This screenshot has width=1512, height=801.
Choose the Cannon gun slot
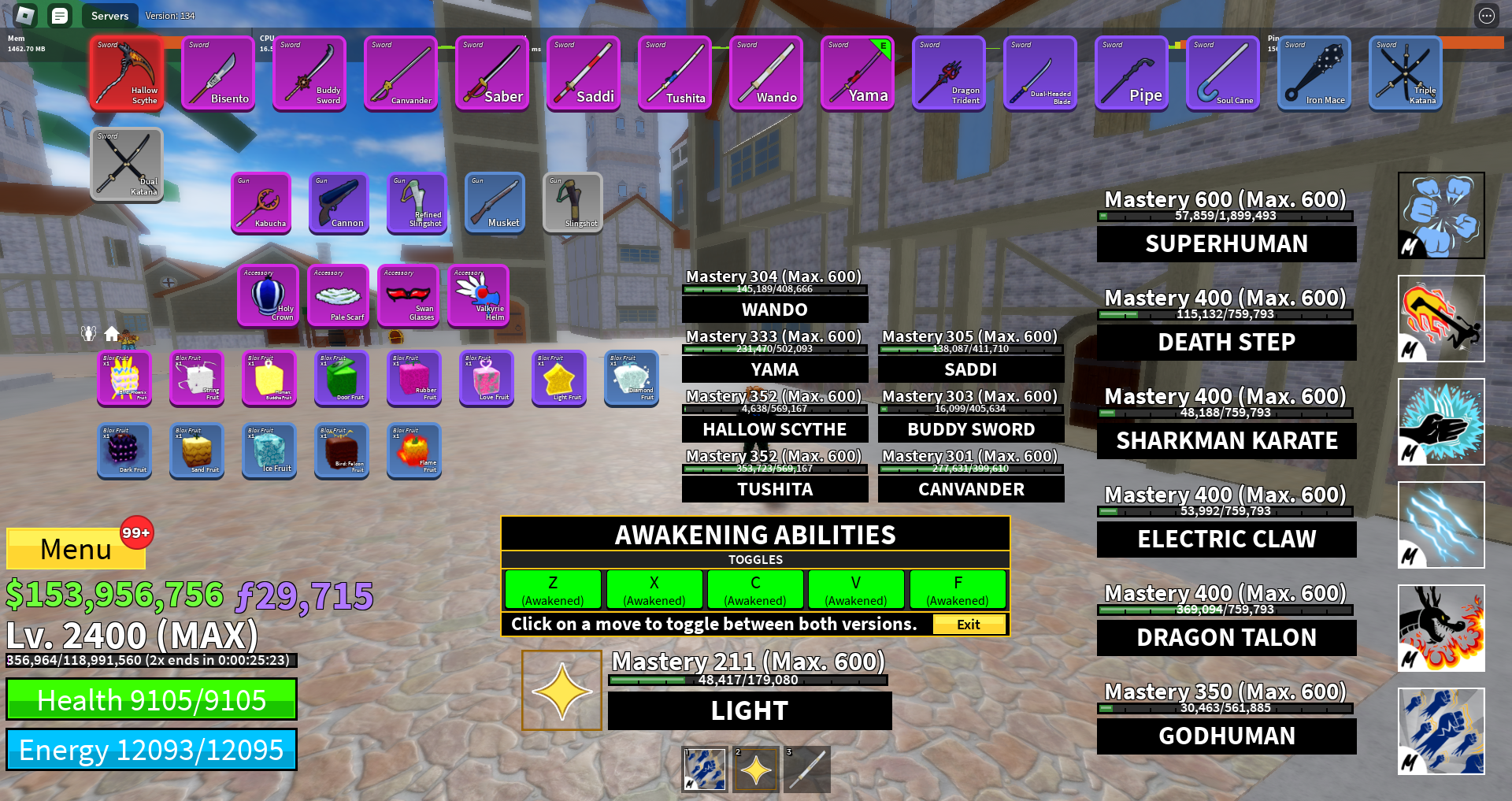[339, 202]
